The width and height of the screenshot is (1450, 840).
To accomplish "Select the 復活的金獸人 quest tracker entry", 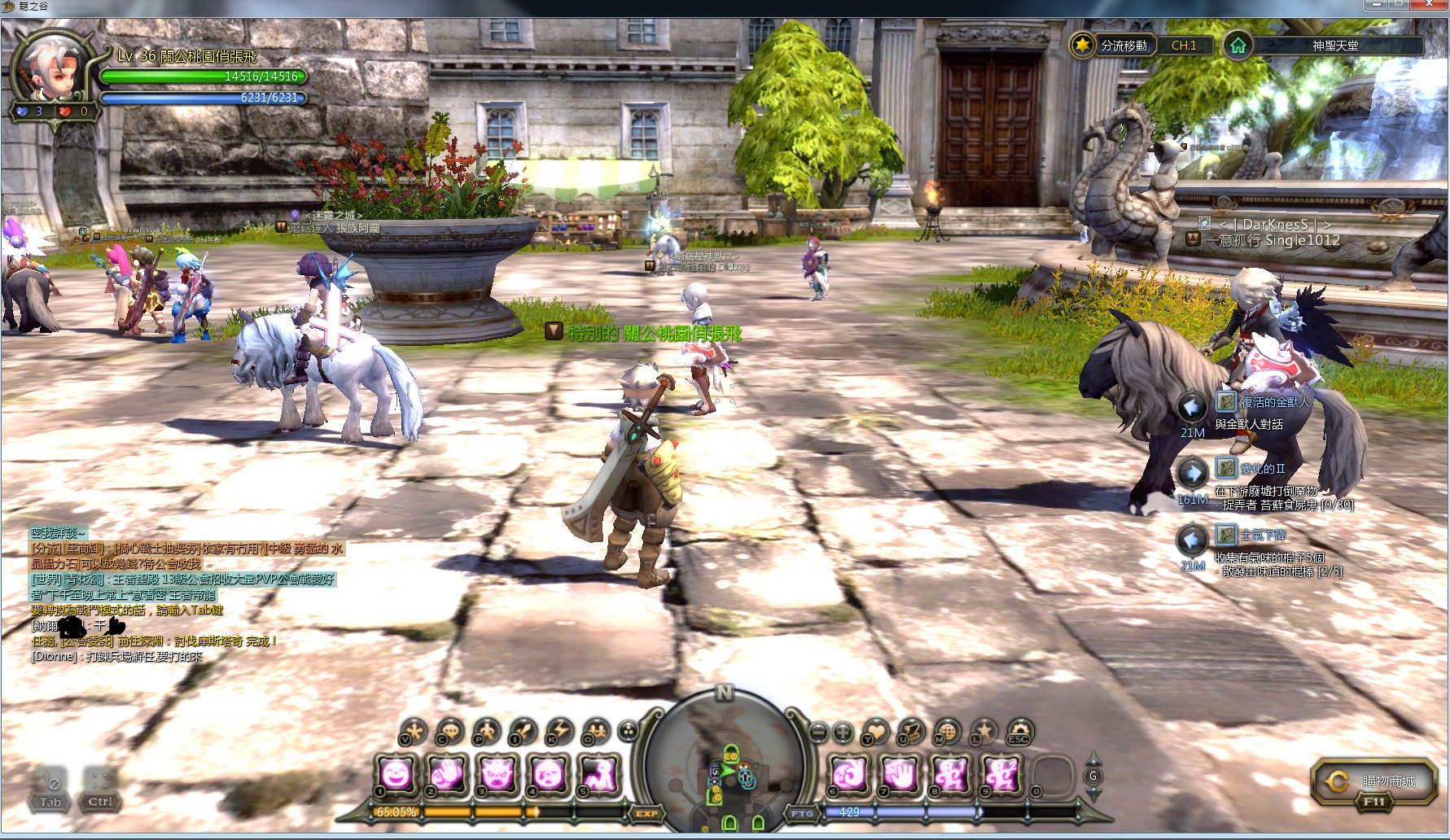I will click(1274, 402).
